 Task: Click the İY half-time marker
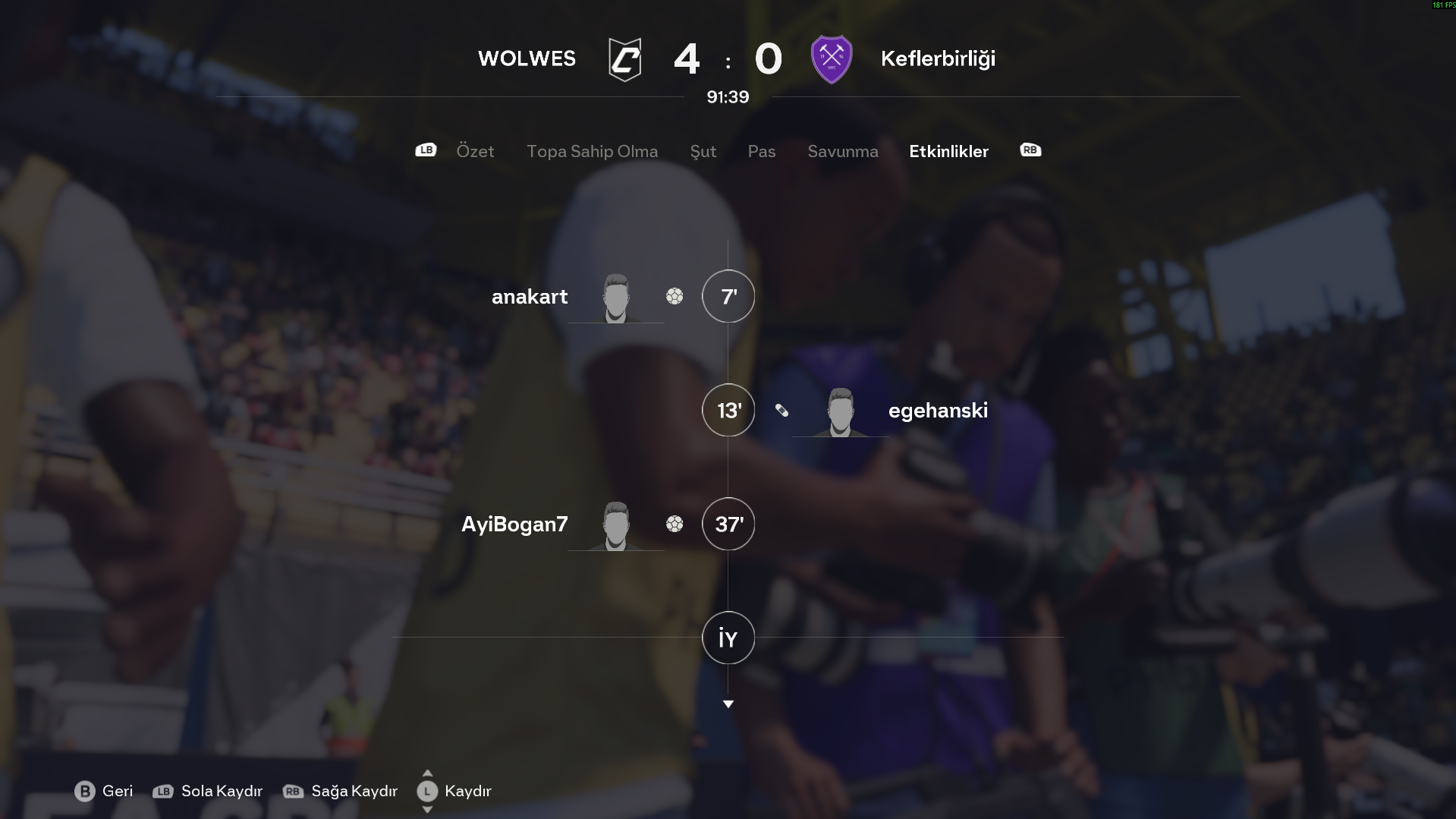(728, 638)
